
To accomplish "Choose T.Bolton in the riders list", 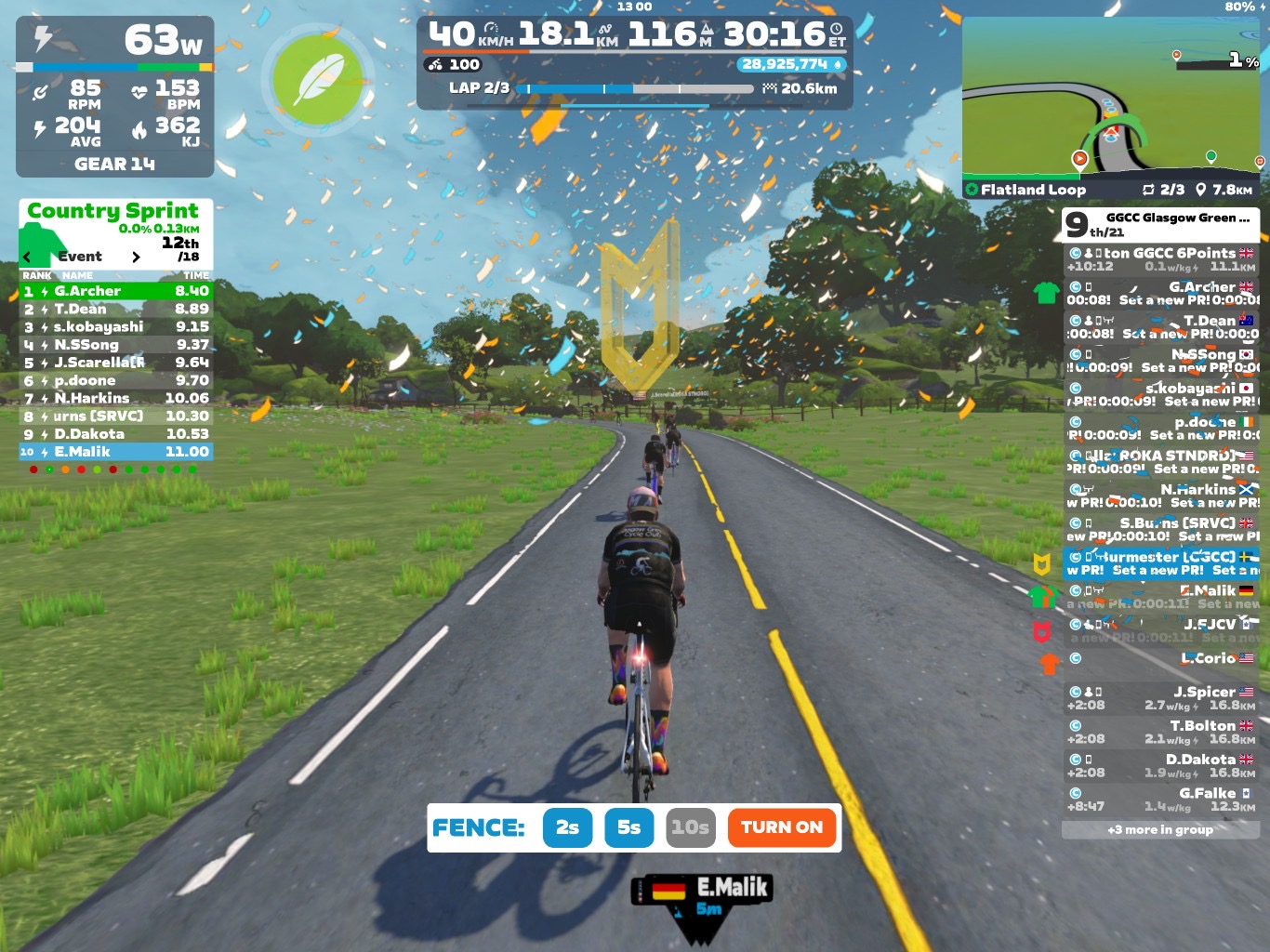I will [x=1160, y=732].
